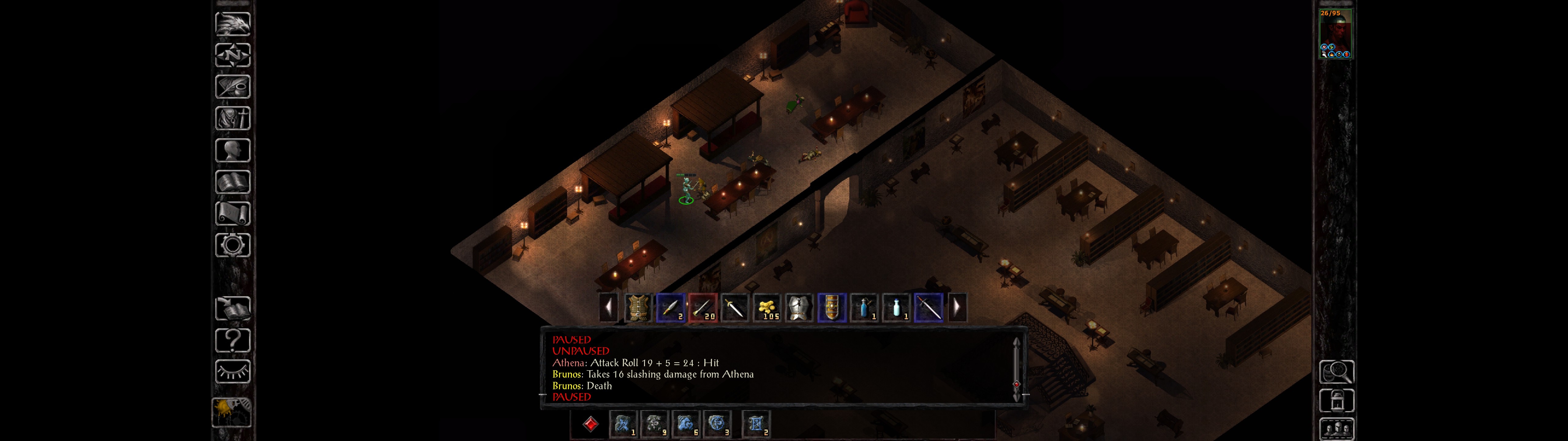The image size is (1568, 441).
Task: Select the gold pile of 105 coins
Action: [x=767, y=307]
